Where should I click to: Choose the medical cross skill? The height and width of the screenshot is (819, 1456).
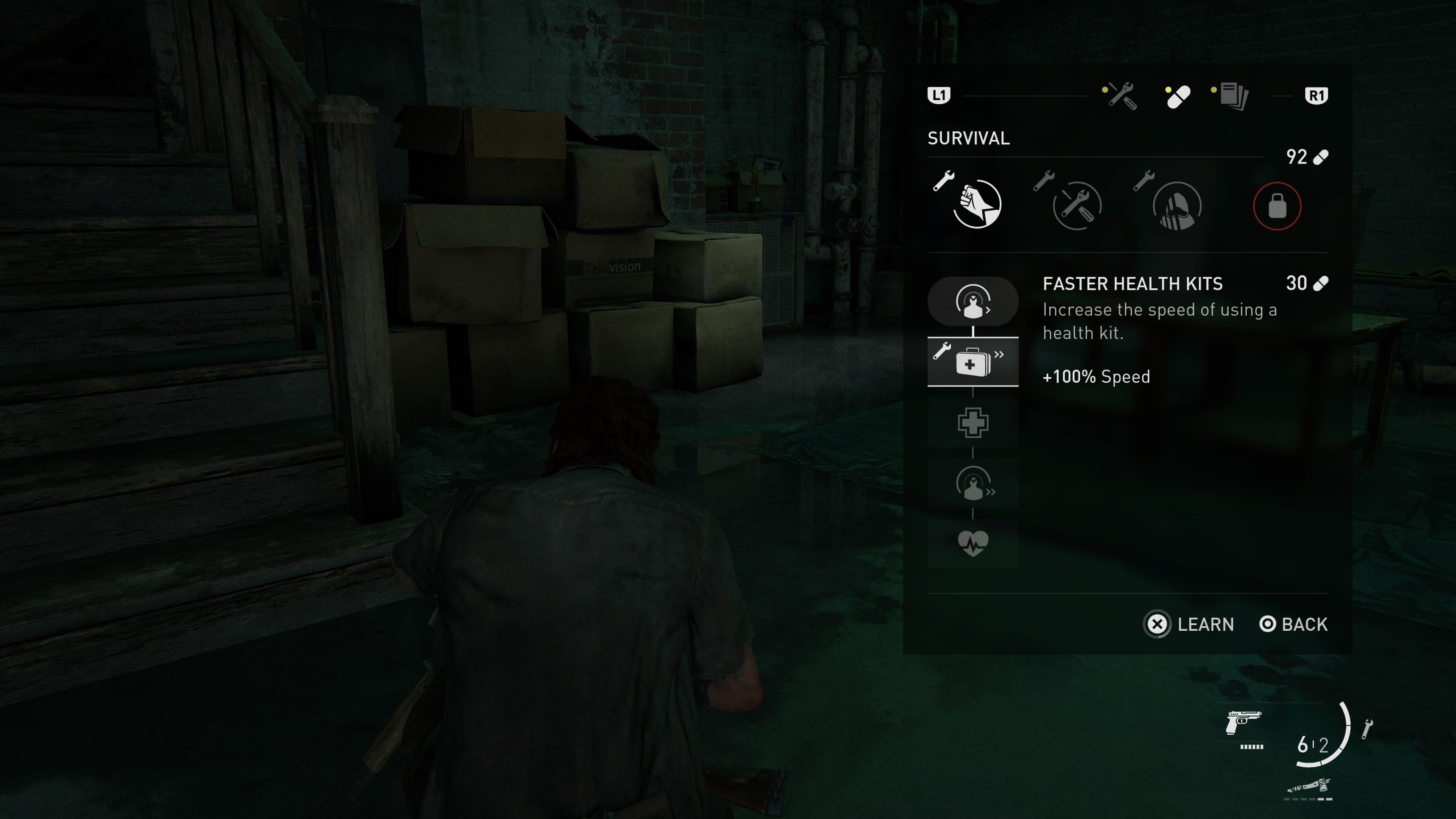(x=973, y=423)
